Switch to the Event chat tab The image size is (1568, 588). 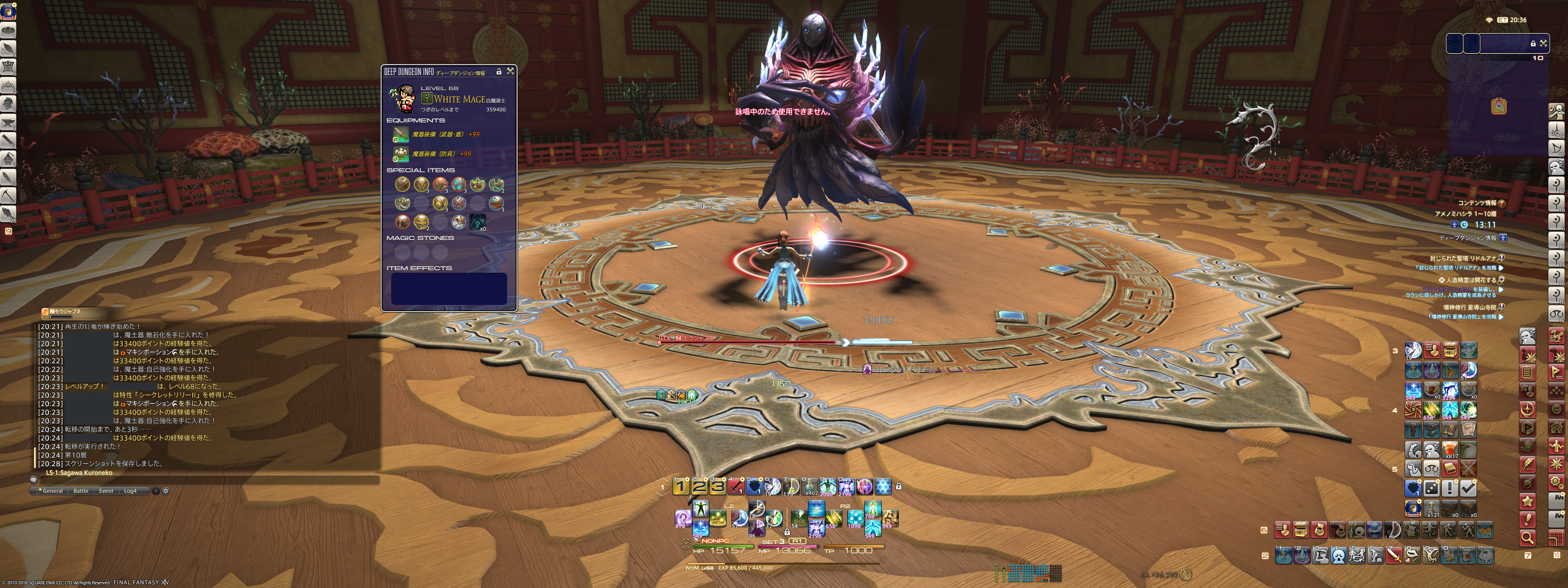pos(106,491)
